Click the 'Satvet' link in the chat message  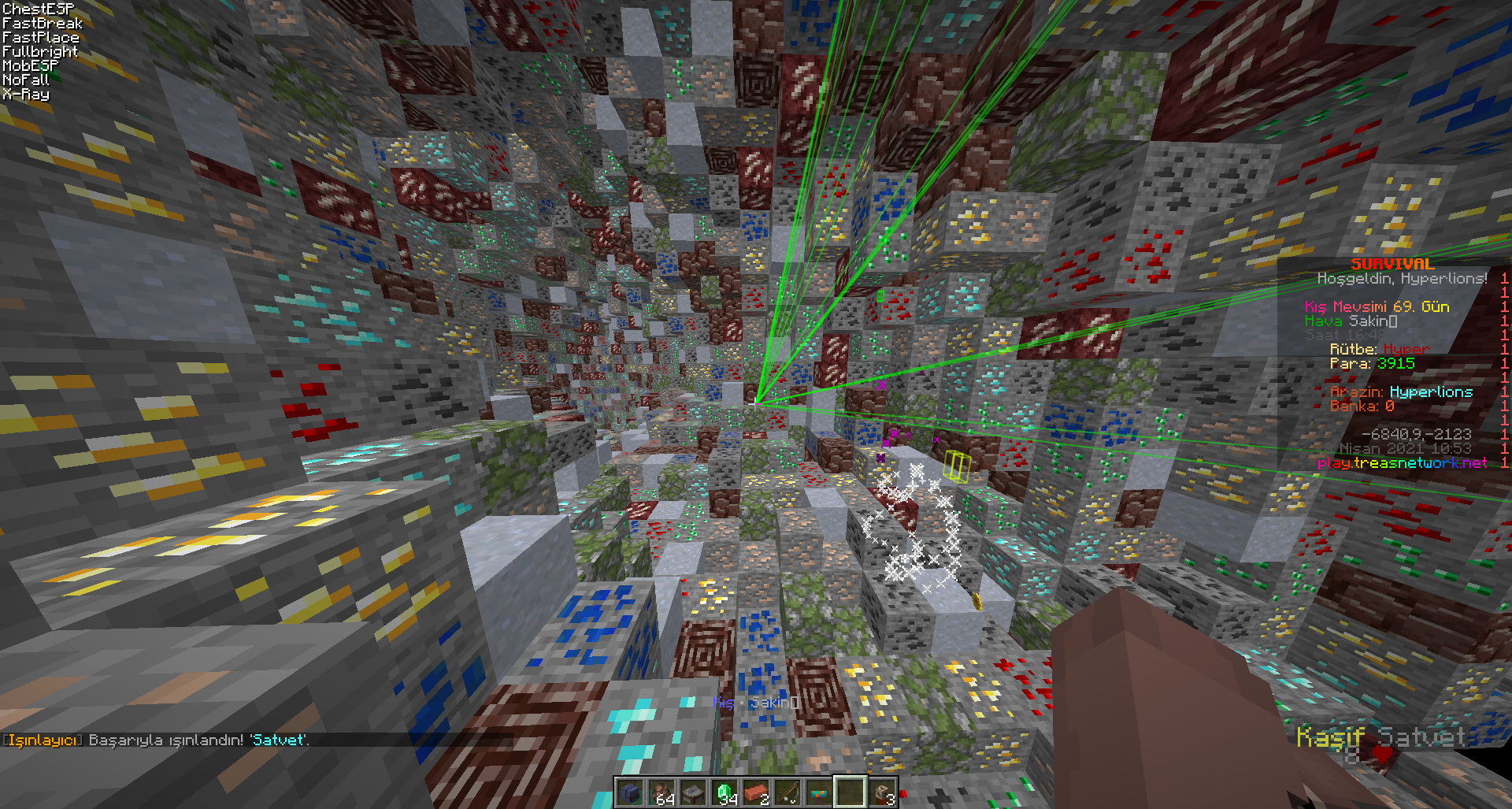click(277, 740)
